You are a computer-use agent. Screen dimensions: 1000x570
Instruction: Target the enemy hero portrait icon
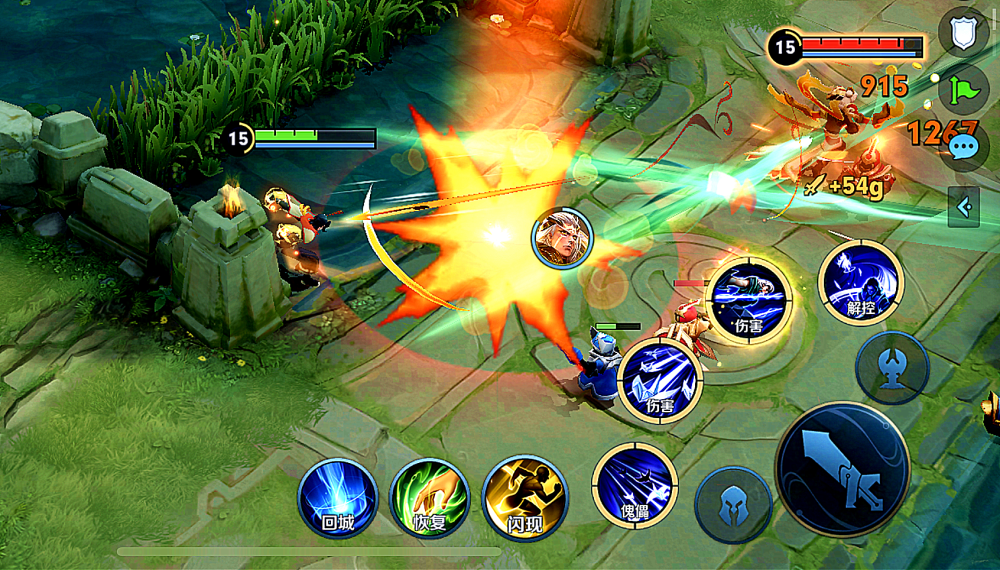coord(562,239)
